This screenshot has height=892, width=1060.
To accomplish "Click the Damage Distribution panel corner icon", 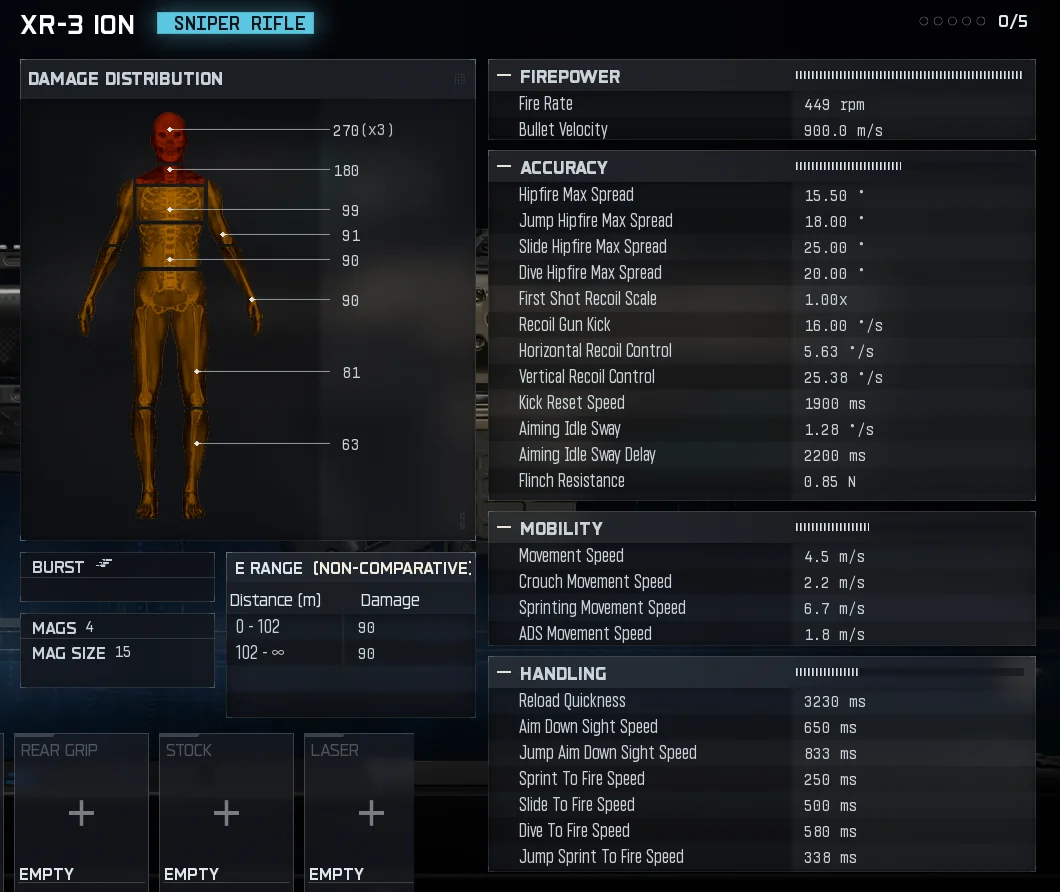I will 459,79.
